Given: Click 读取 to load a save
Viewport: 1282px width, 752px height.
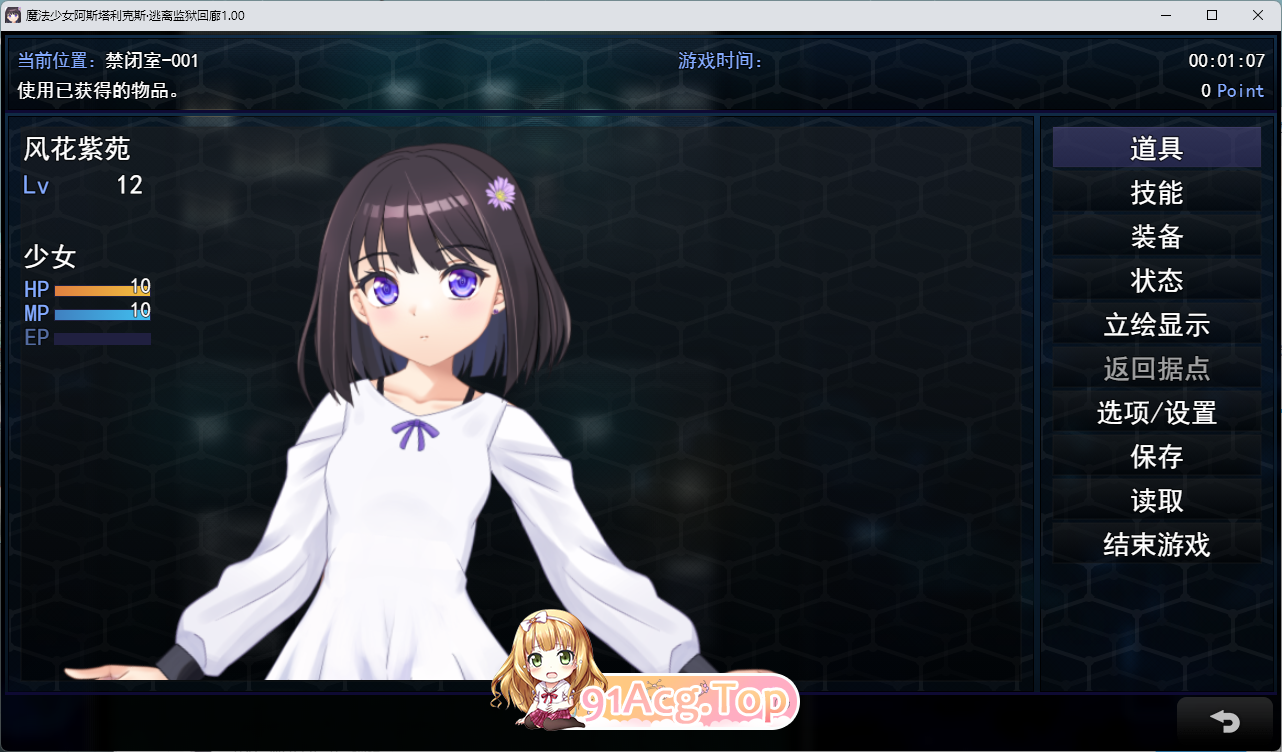Looking at the screenshot, I should pyautogui.click(x=1156, y=500).
